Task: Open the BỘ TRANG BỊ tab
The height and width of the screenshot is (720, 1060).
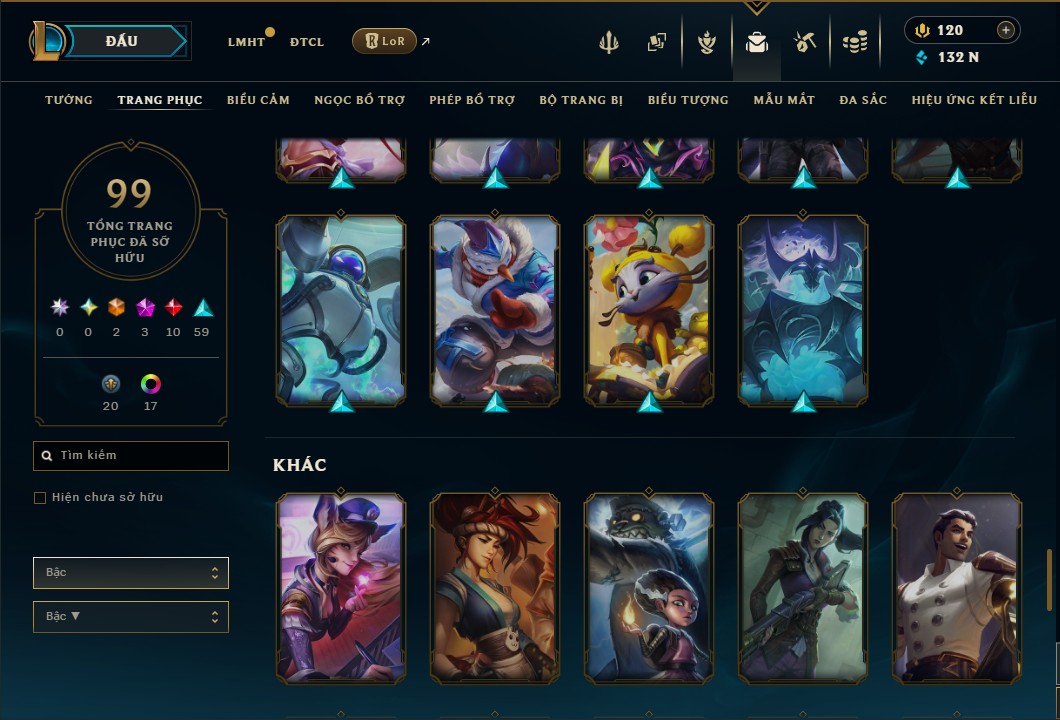Action: [x=581, y=100]
